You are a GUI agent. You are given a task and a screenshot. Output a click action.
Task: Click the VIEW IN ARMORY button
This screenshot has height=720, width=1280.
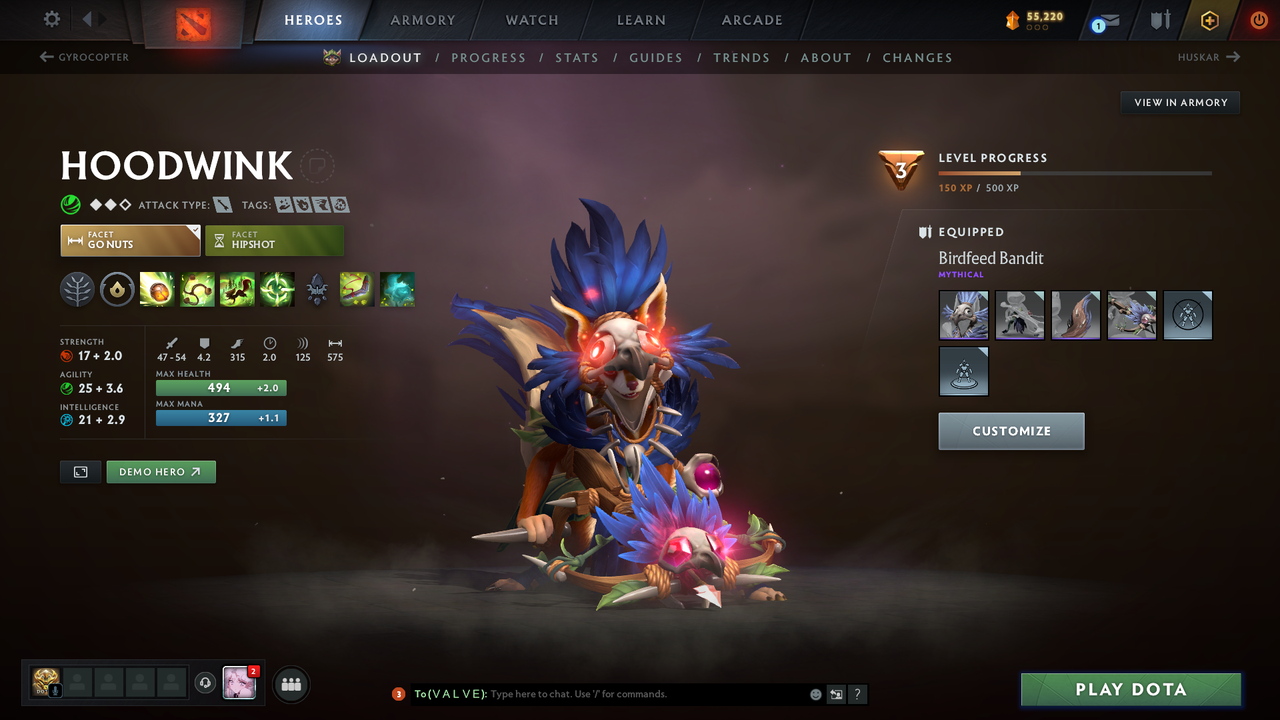click(1179, 102)
